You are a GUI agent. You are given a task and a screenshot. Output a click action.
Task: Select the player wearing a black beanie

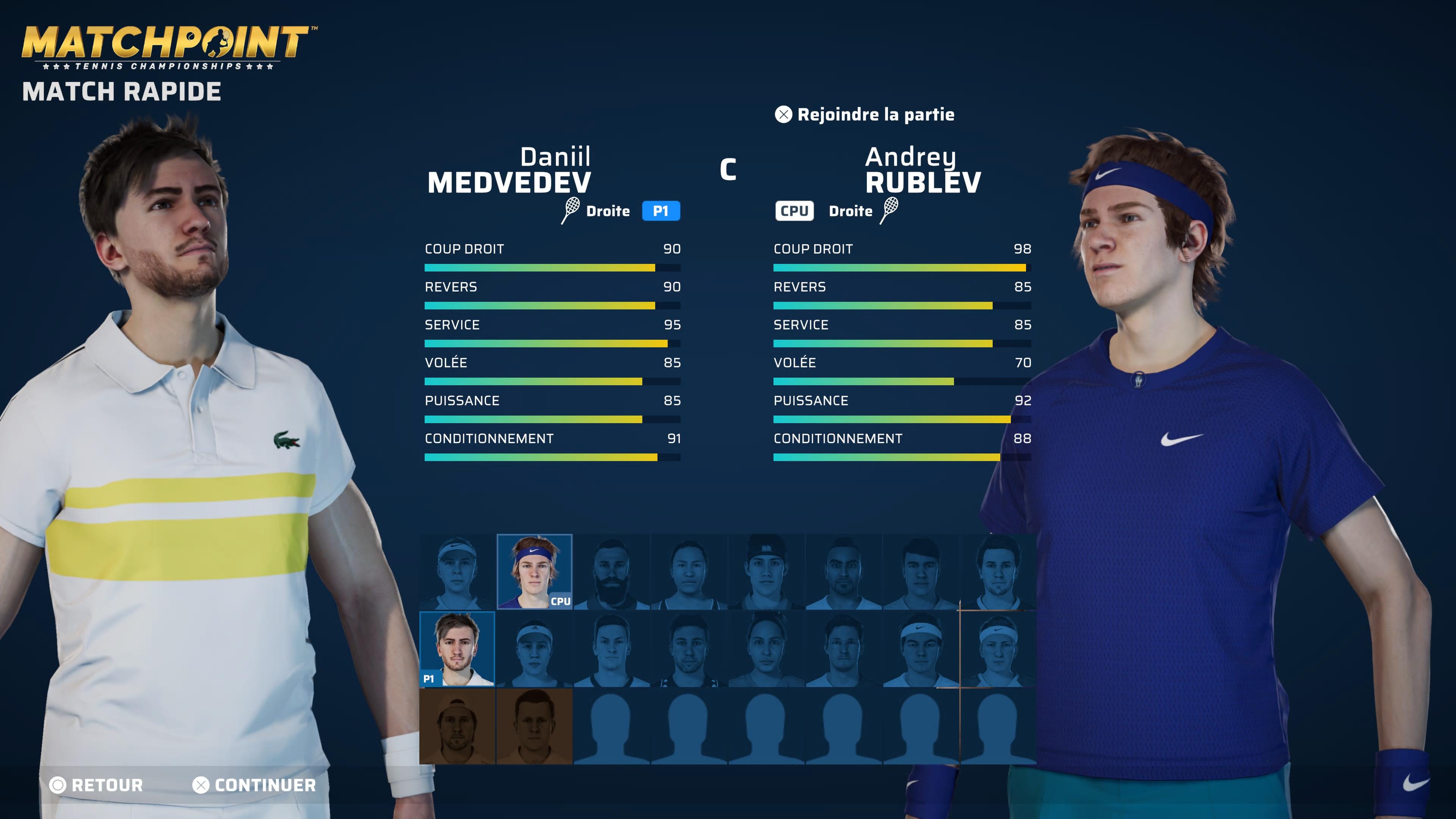point(766,571)
